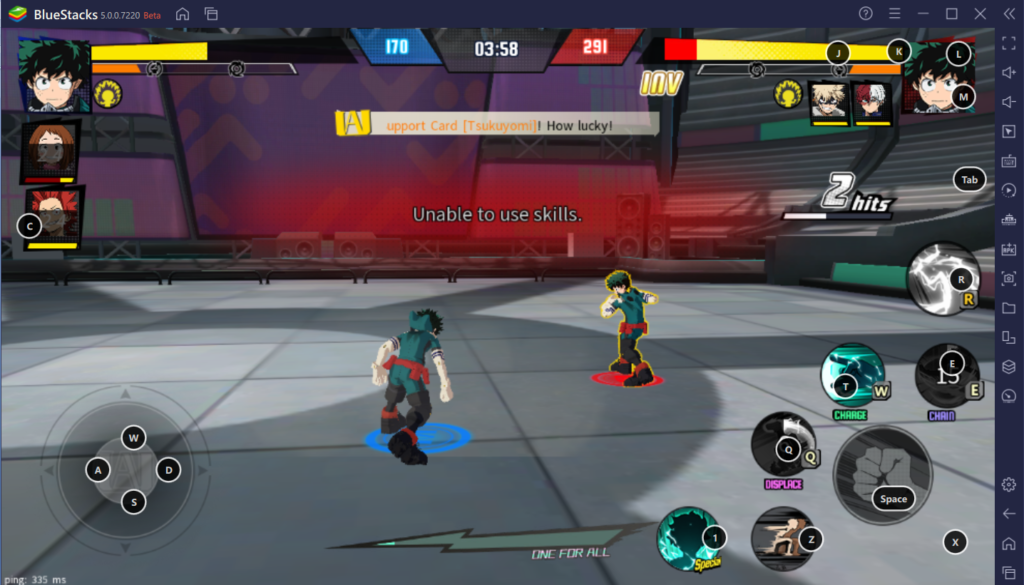Screen dimensions: 1024x585
Task: Switch to Kirishima teammate portrait
Action: pyautogui.click(x=52, y=214)
